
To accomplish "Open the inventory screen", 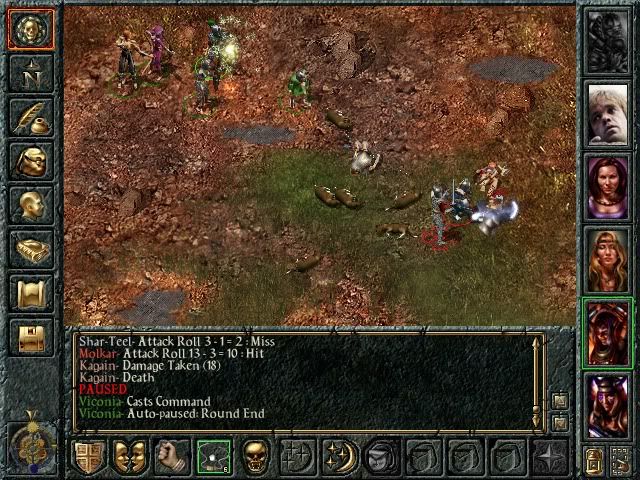I will pos(31,160).
